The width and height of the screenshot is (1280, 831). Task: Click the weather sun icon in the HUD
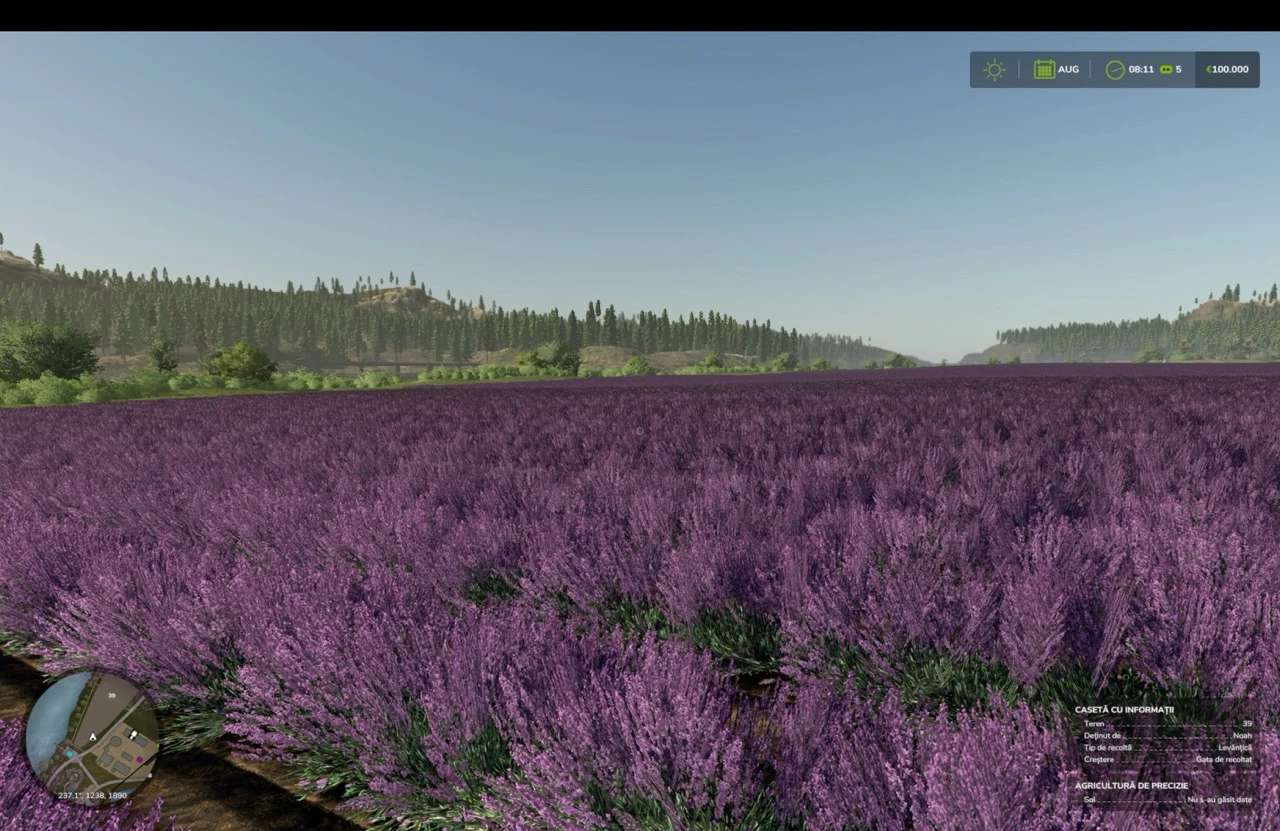tap(993, 69)
